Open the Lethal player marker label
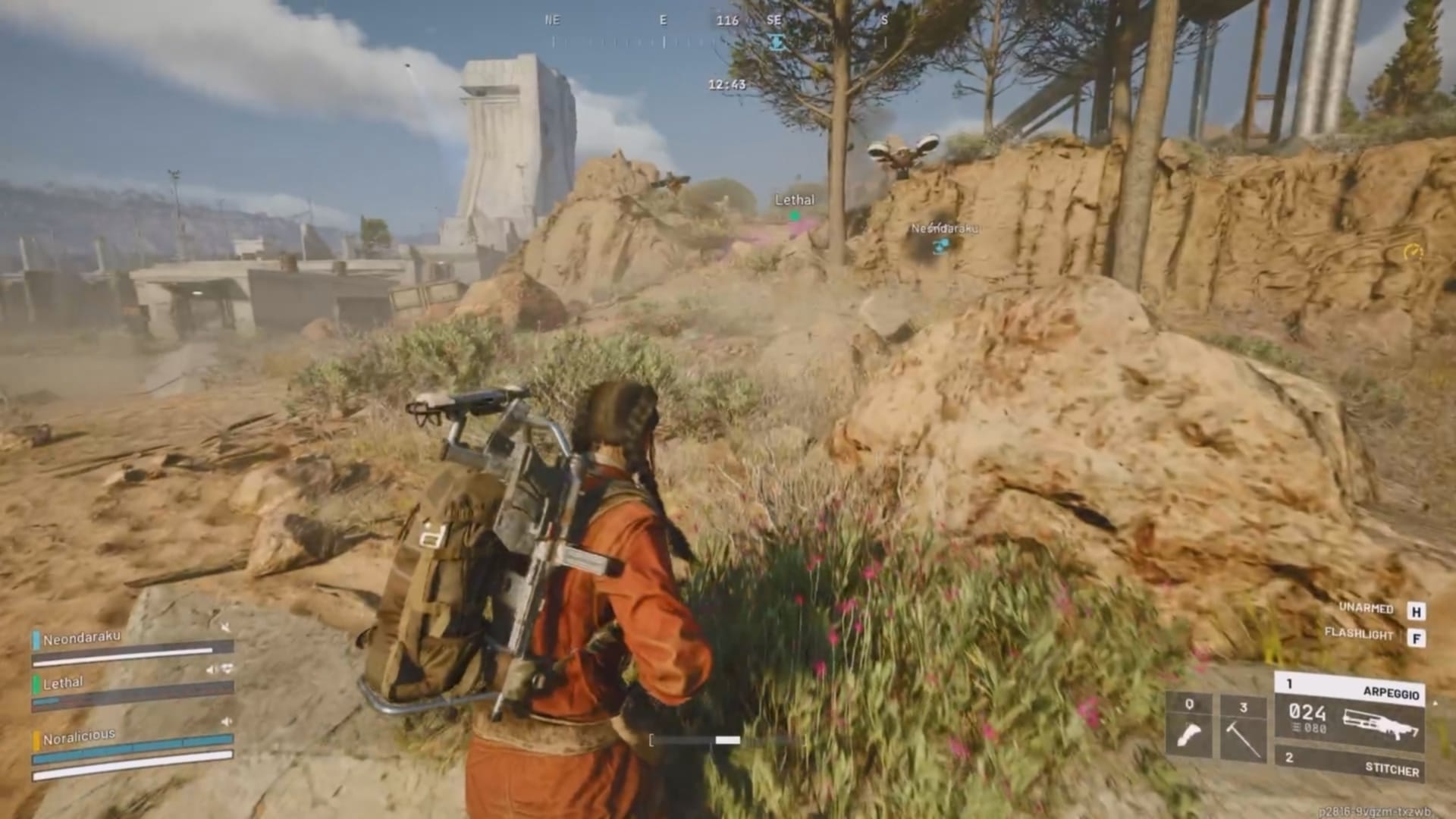Screen dimensions: 1456x819 [x=794, y=200]
